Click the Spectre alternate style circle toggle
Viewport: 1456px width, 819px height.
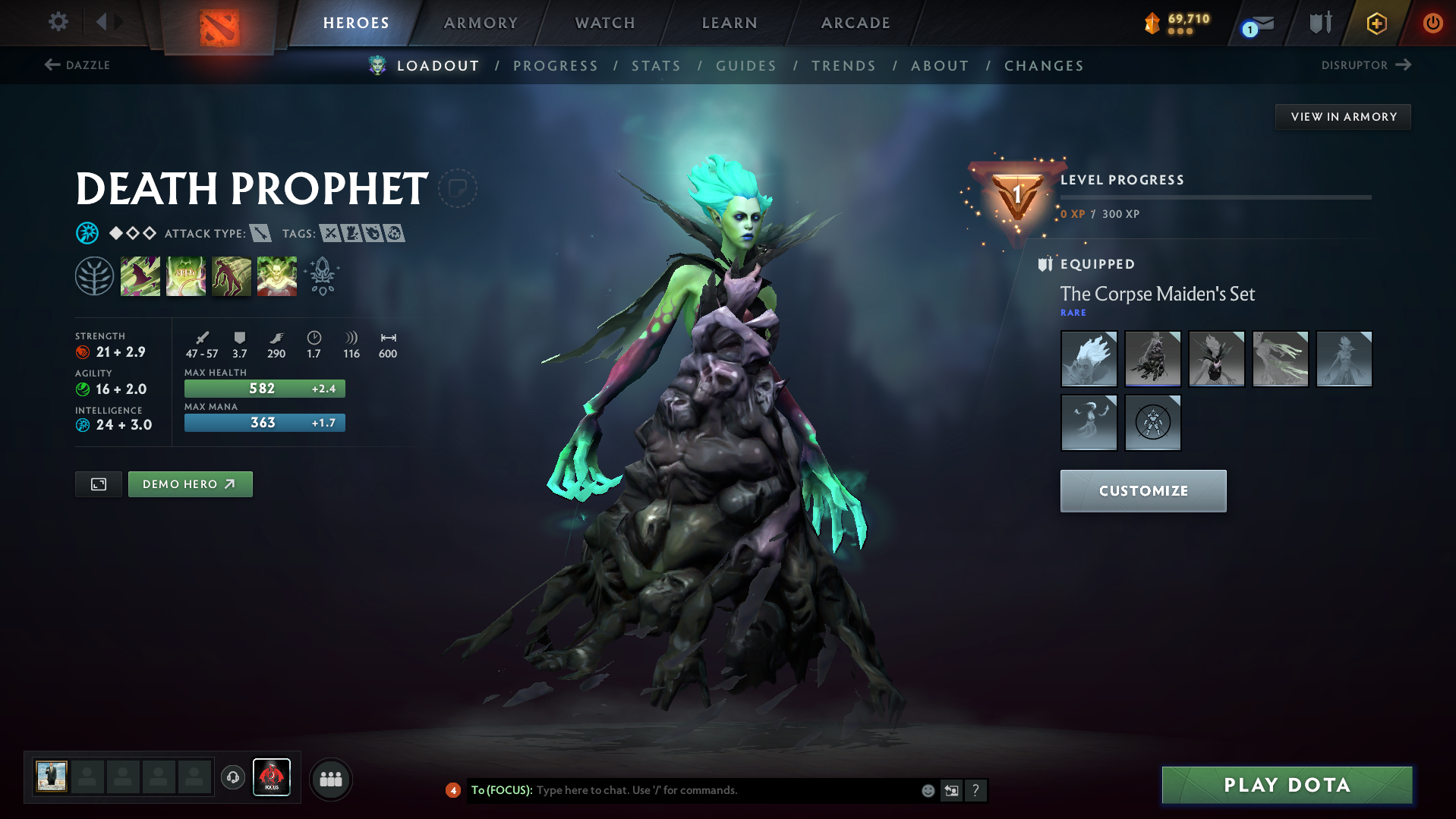pyautogui.click(x=1152, y=423)
